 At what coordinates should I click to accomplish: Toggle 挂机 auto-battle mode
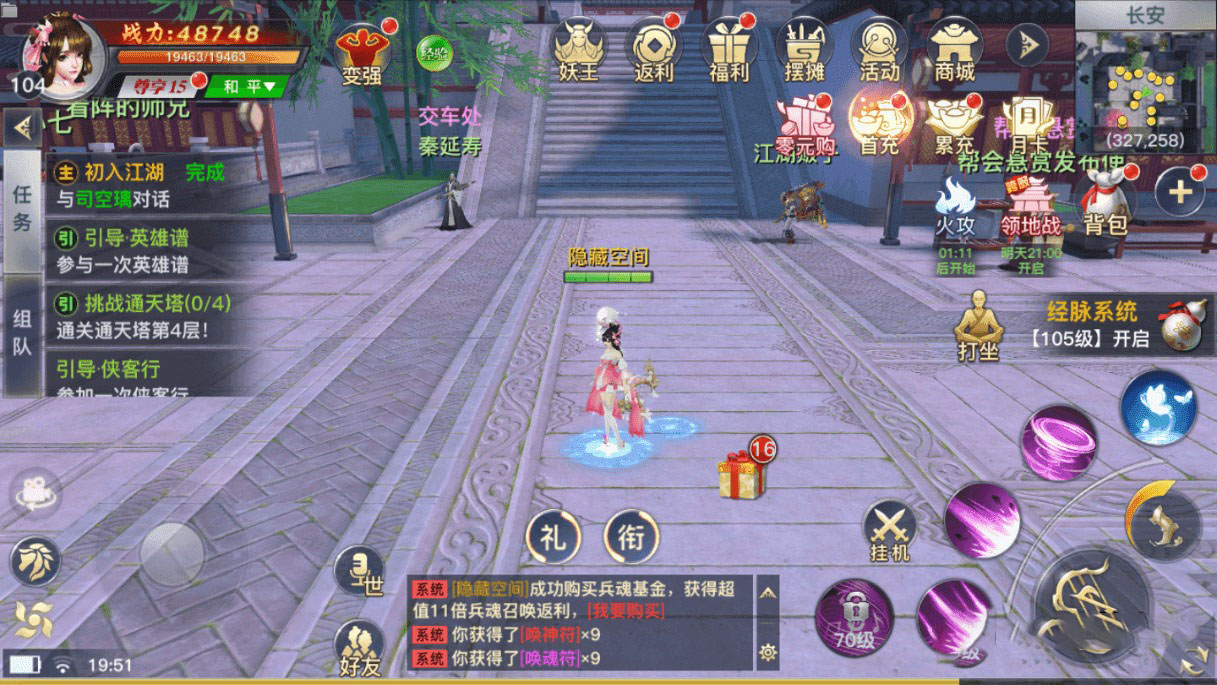click(889, 530)
